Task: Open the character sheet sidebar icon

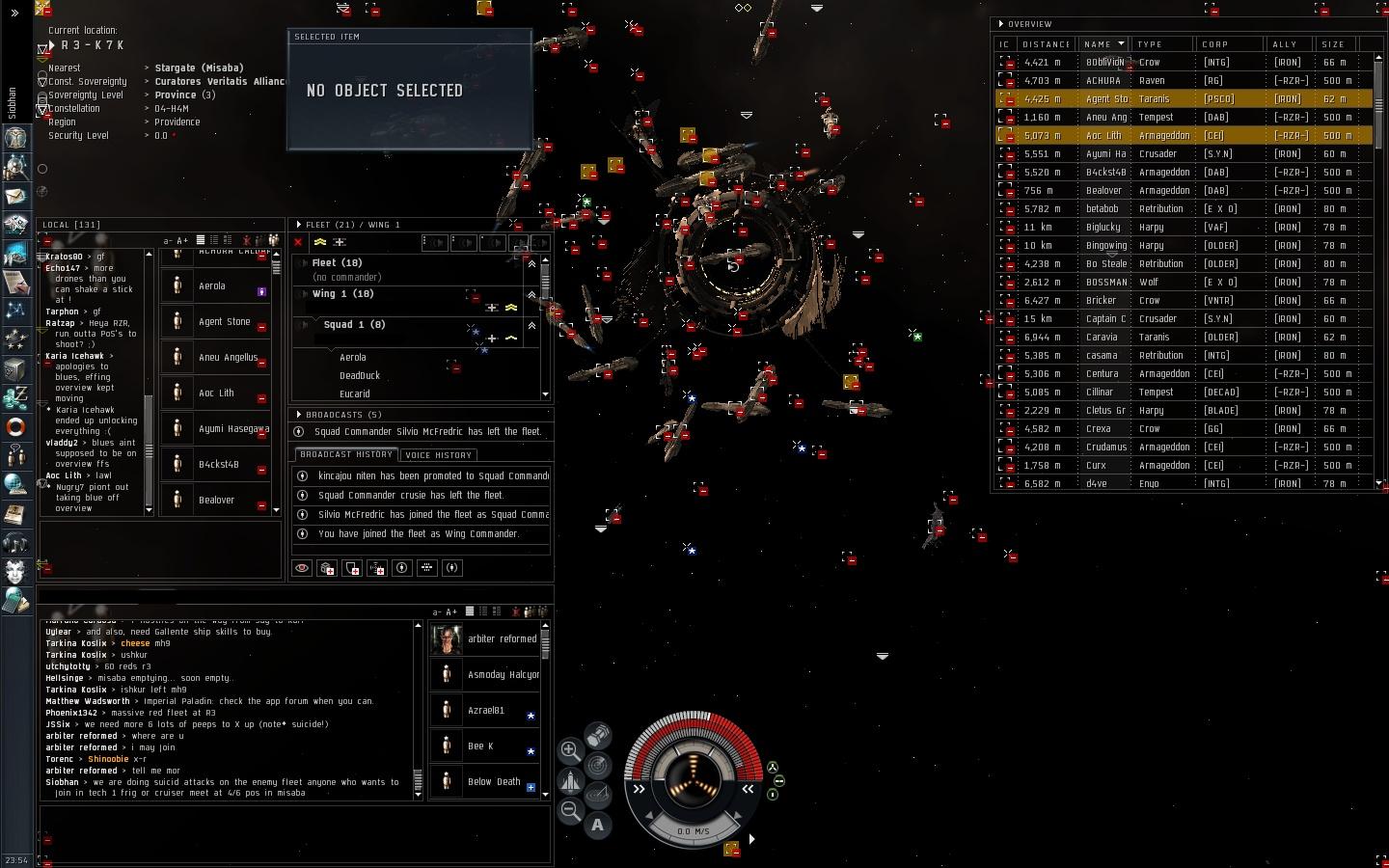Action: [x=15, y=138]
